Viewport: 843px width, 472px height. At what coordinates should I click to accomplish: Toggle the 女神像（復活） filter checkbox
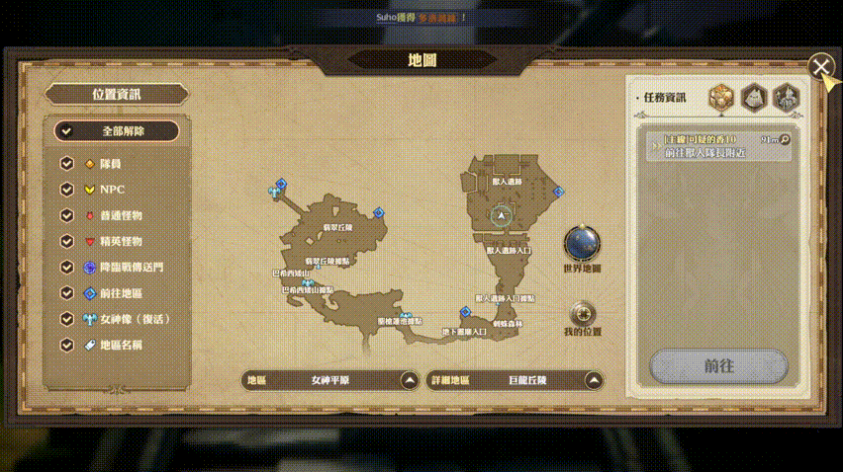pos(67,319)
